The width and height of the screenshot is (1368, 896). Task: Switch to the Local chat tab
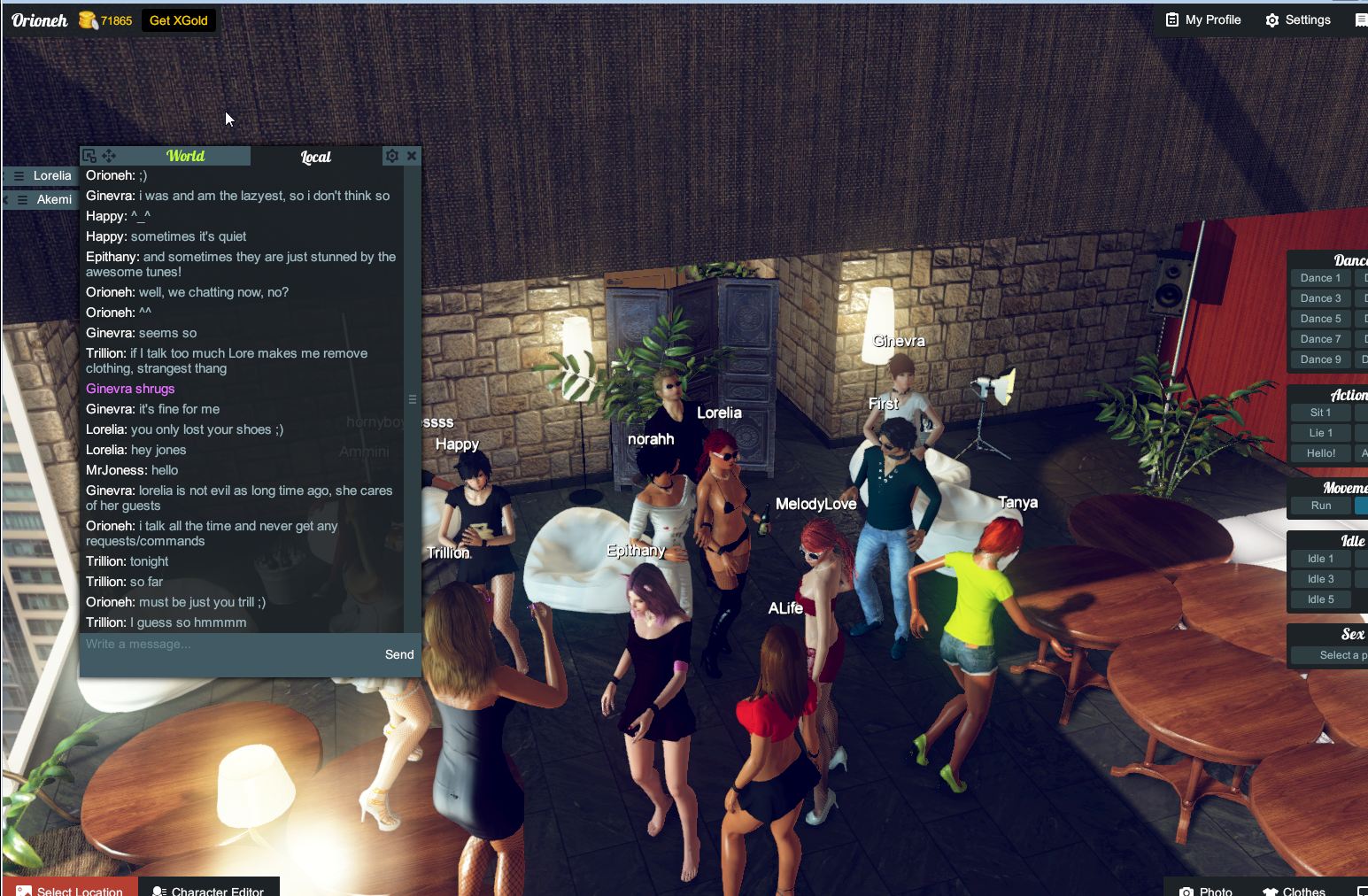tap(316, 157)
